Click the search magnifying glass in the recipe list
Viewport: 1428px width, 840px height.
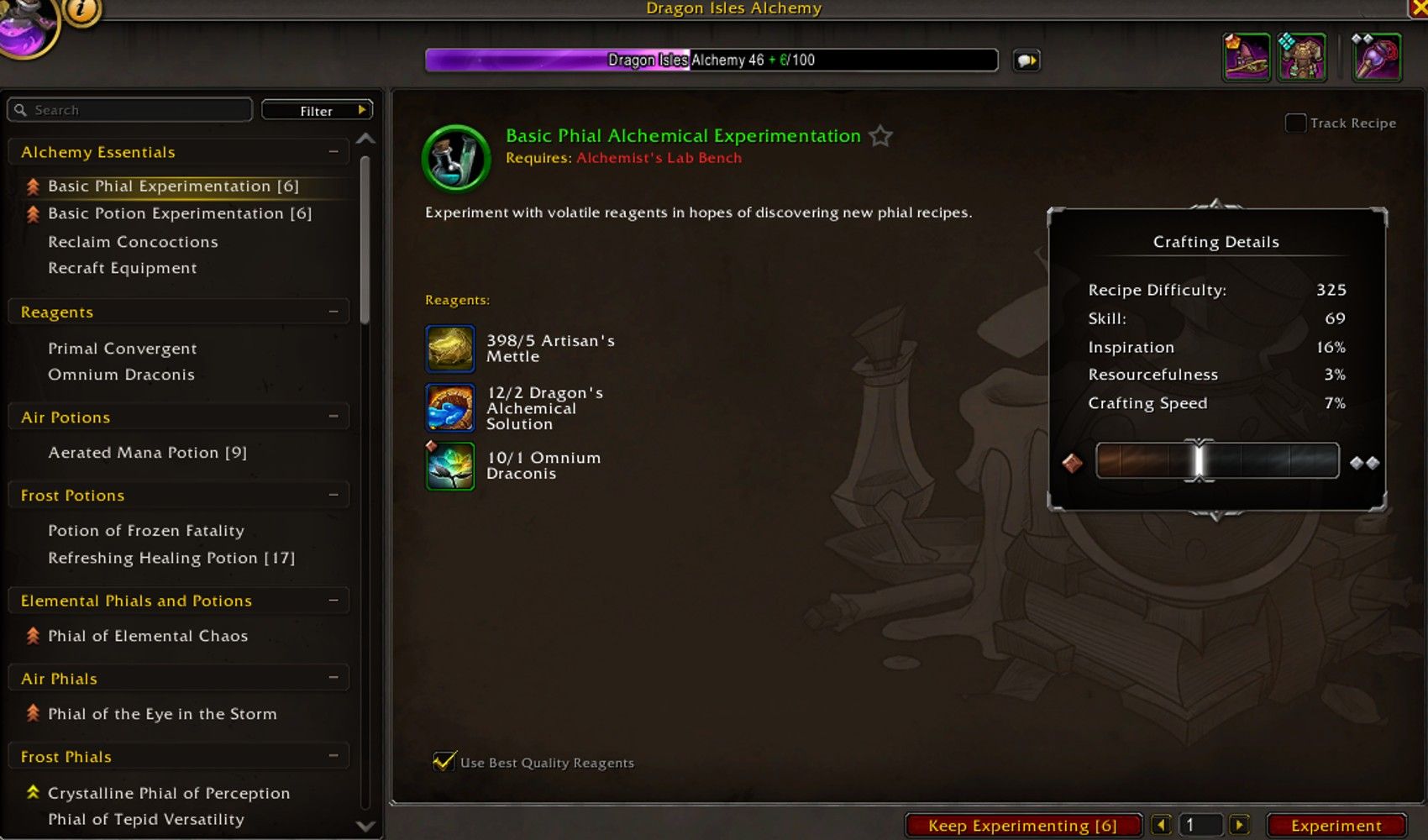21,109
